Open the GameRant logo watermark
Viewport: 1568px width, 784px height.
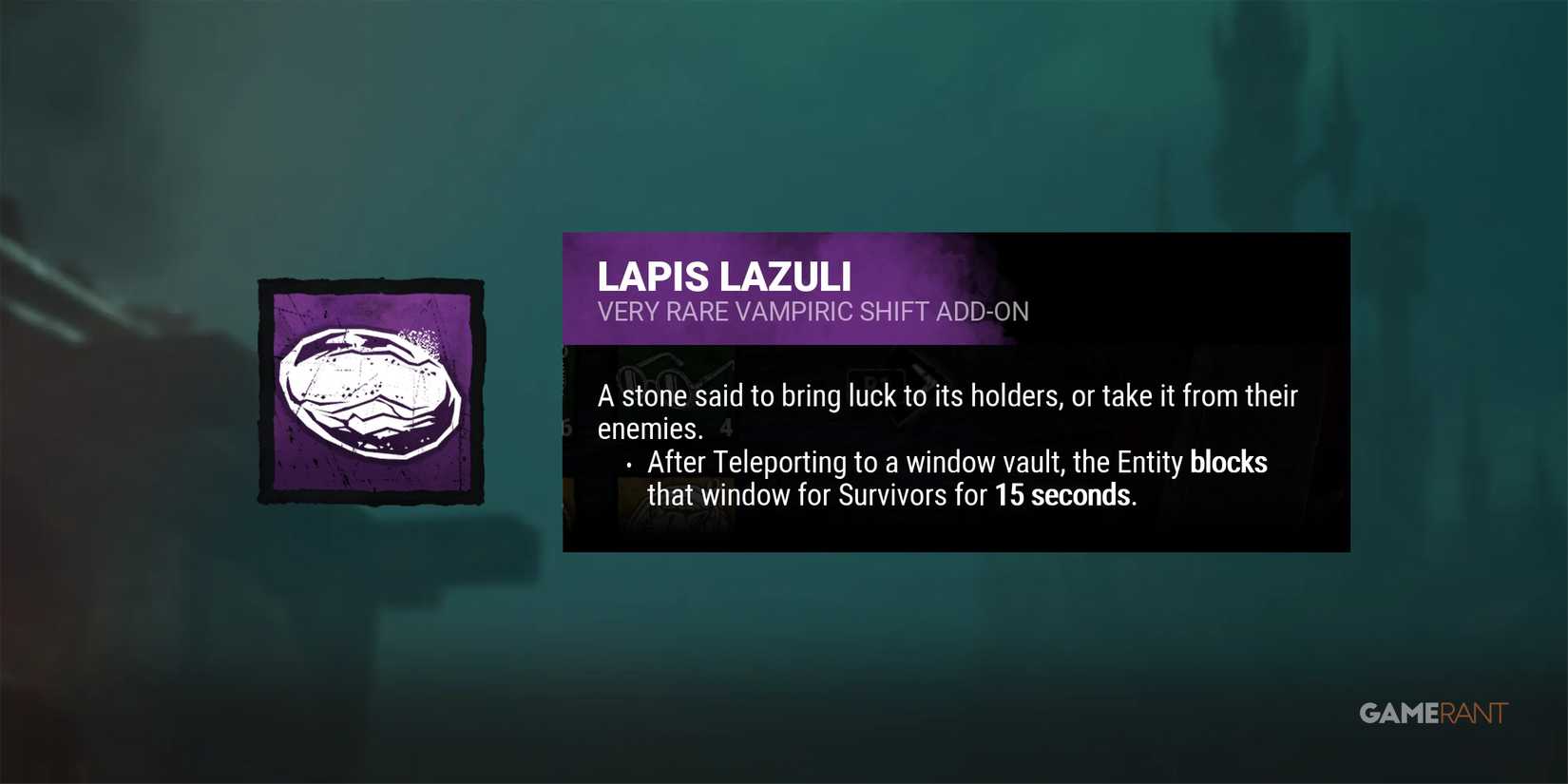pos(1431,712)
